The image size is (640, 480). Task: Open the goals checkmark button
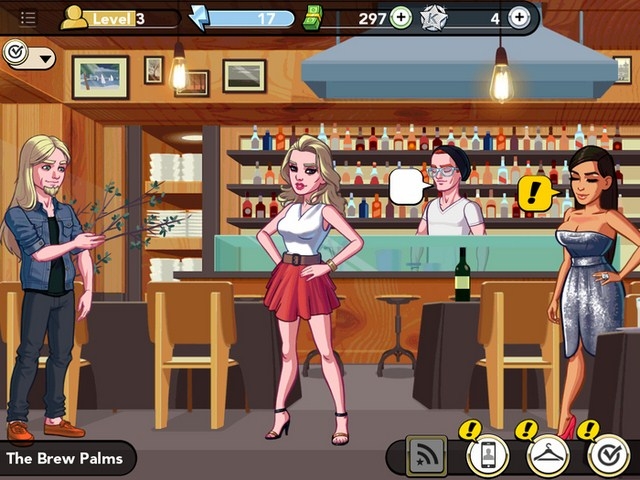coord(608,456)
